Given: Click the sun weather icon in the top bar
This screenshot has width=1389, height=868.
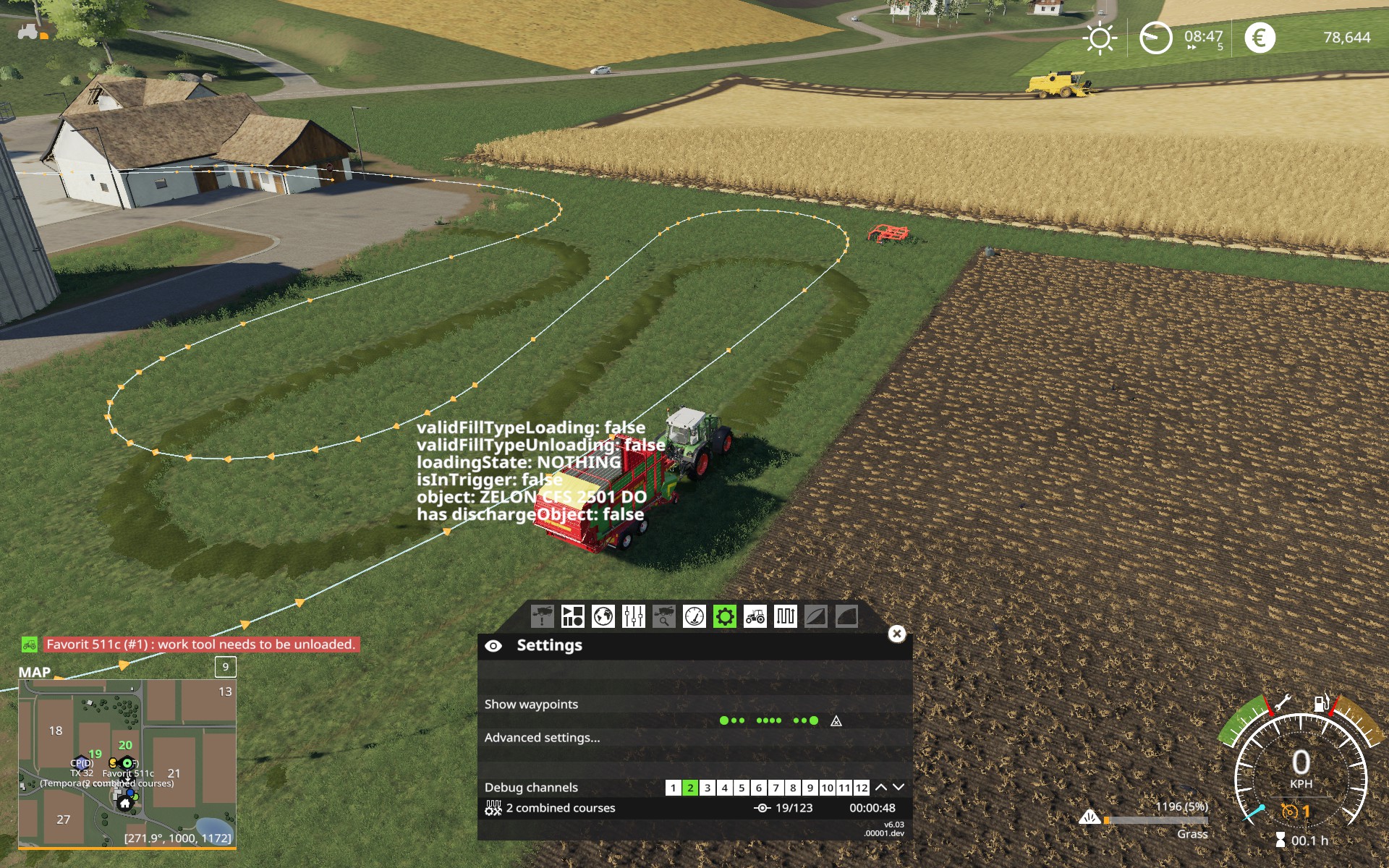Looking at the screenshot, I should click(x=1098, y=37).
